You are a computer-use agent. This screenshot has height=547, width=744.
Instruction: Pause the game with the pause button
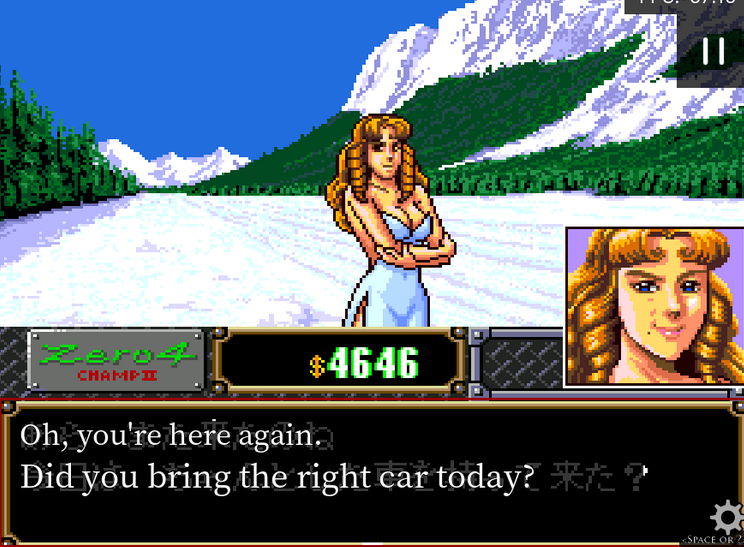[713, 52]
